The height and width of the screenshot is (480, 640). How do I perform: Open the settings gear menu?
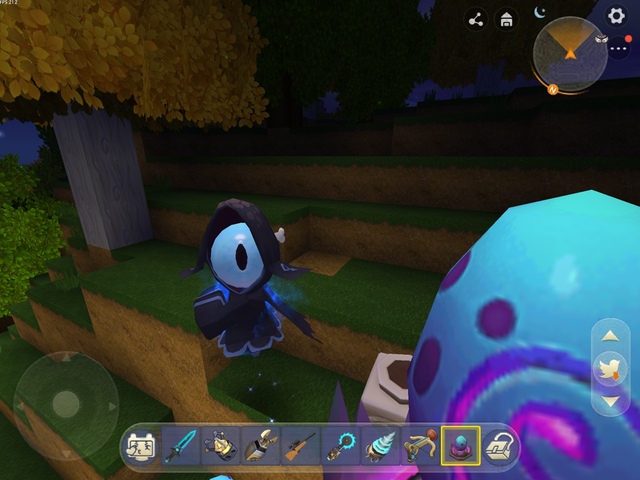pos(617,15)
